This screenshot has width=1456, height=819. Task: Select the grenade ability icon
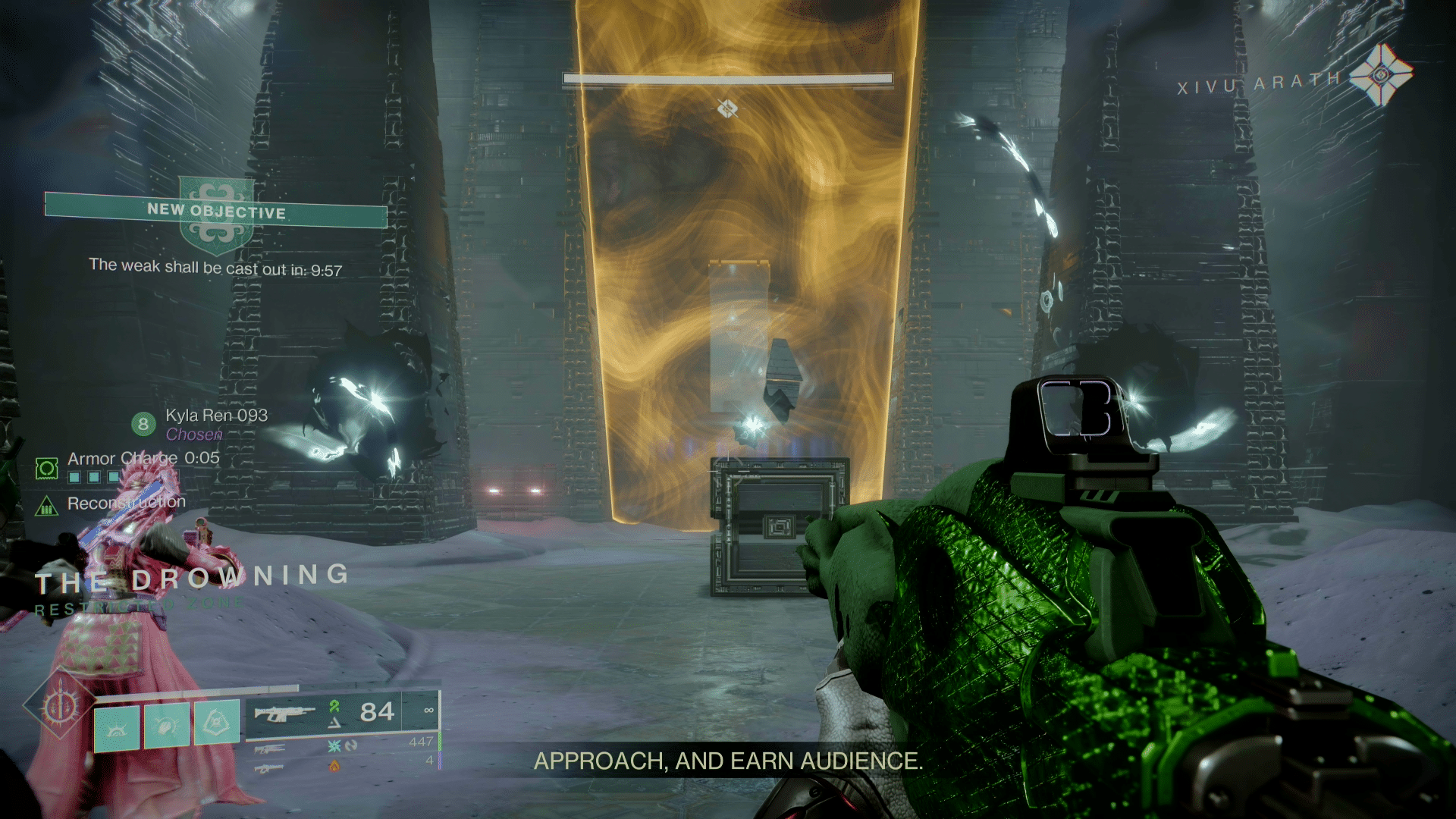[117, 727]
